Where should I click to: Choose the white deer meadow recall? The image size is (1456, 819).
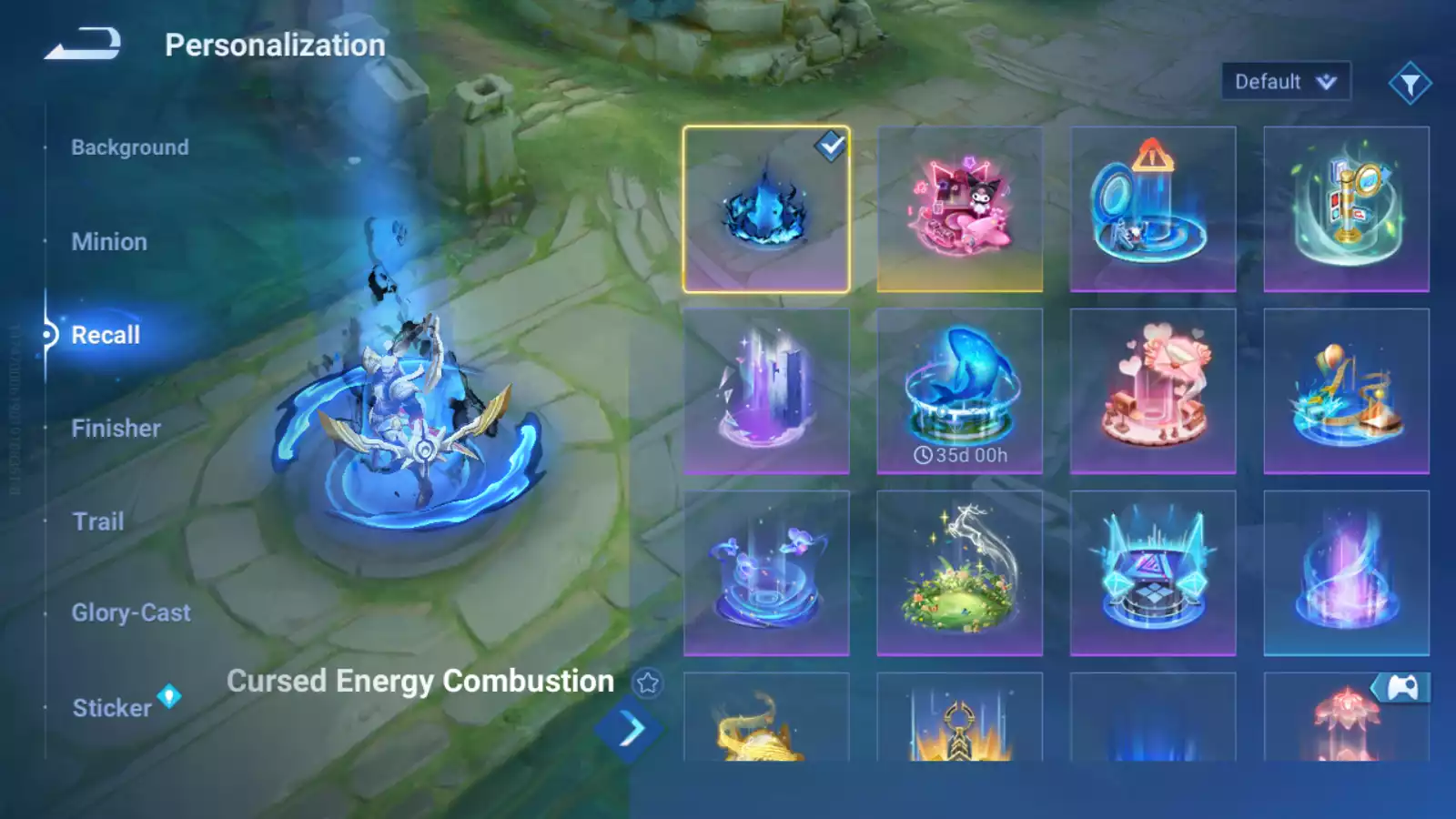959,573
